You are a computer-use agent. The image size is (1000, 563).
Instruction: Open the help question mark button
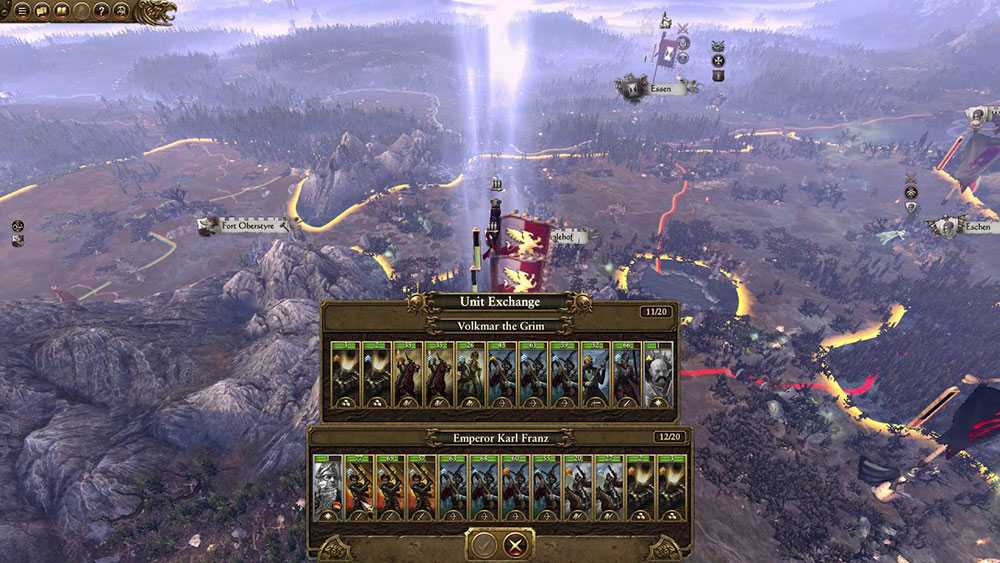pos(101,11)
